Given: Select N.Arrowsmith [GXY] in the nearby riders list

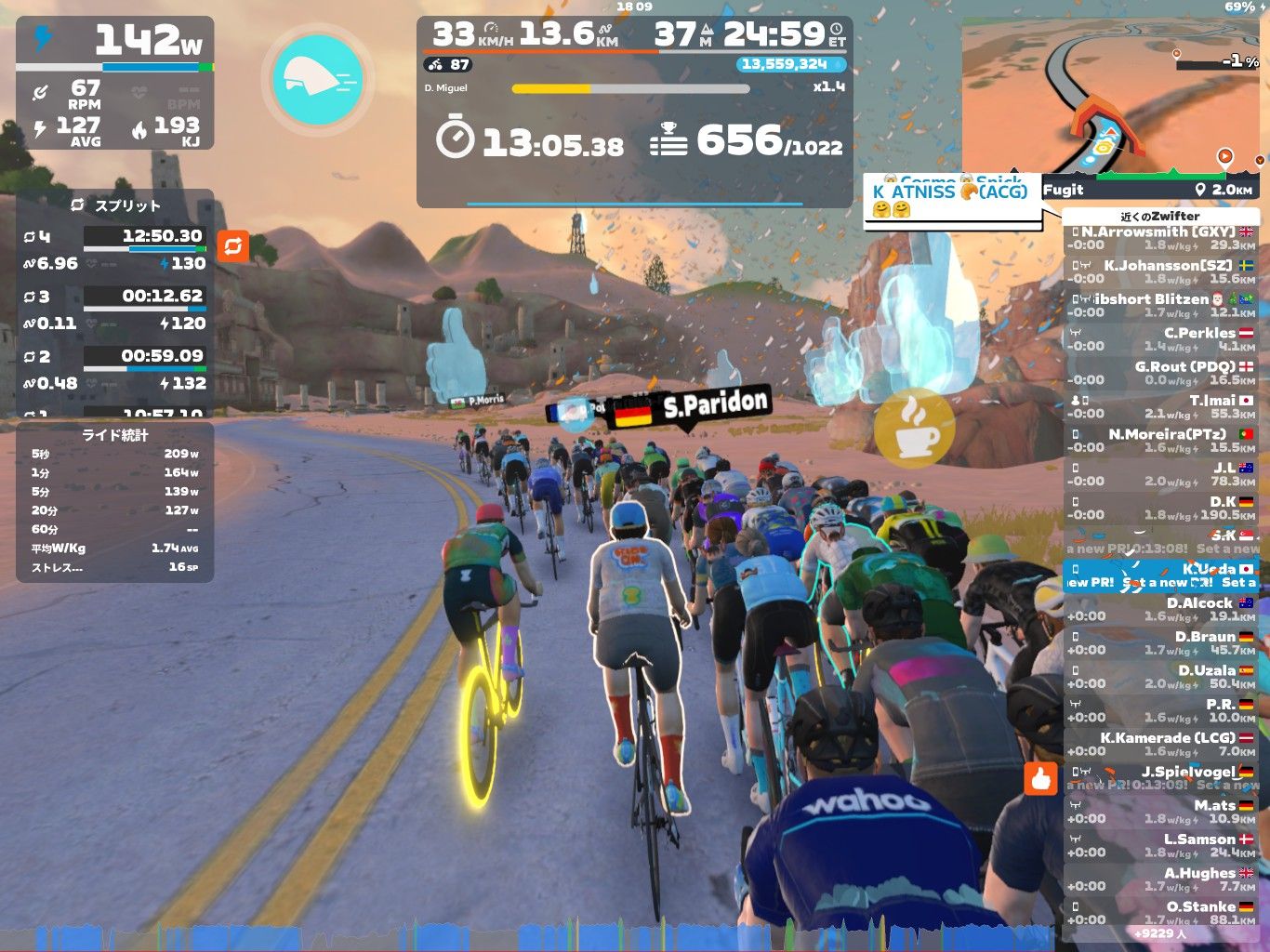Looking at the screenshot, I should 1160,238.
